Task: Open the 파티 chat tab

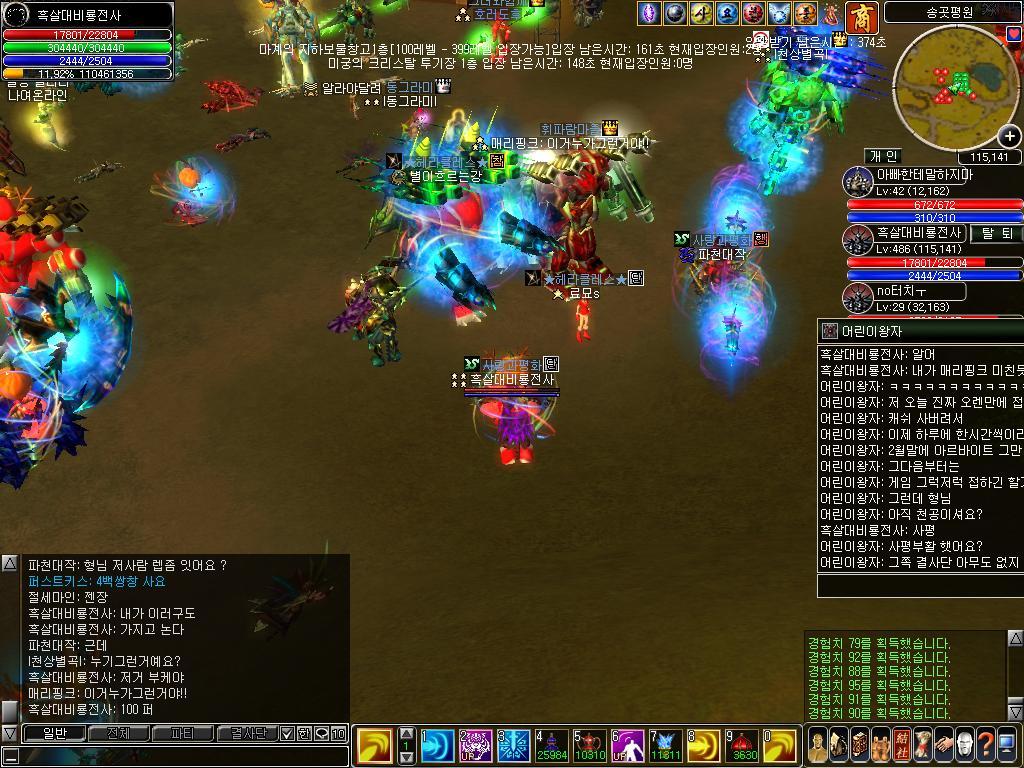Action: [183, 733]
